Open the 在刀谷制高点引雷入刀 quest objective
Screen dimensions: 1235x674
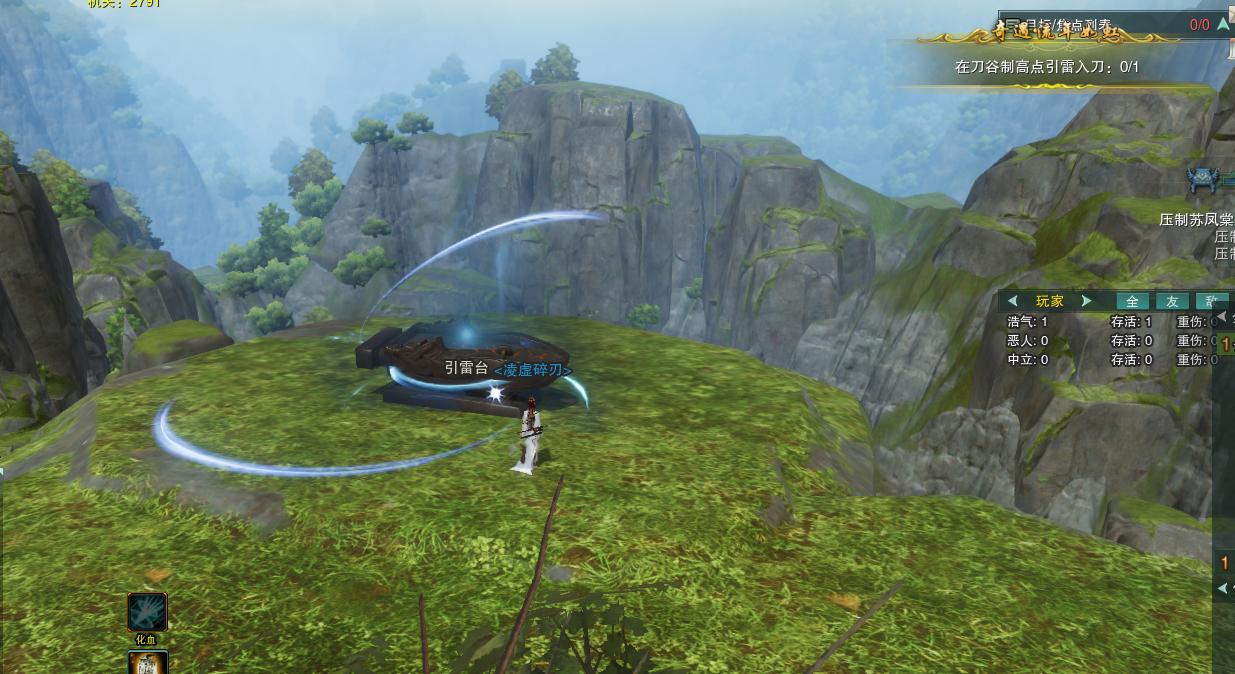[x=1046, y=67]
